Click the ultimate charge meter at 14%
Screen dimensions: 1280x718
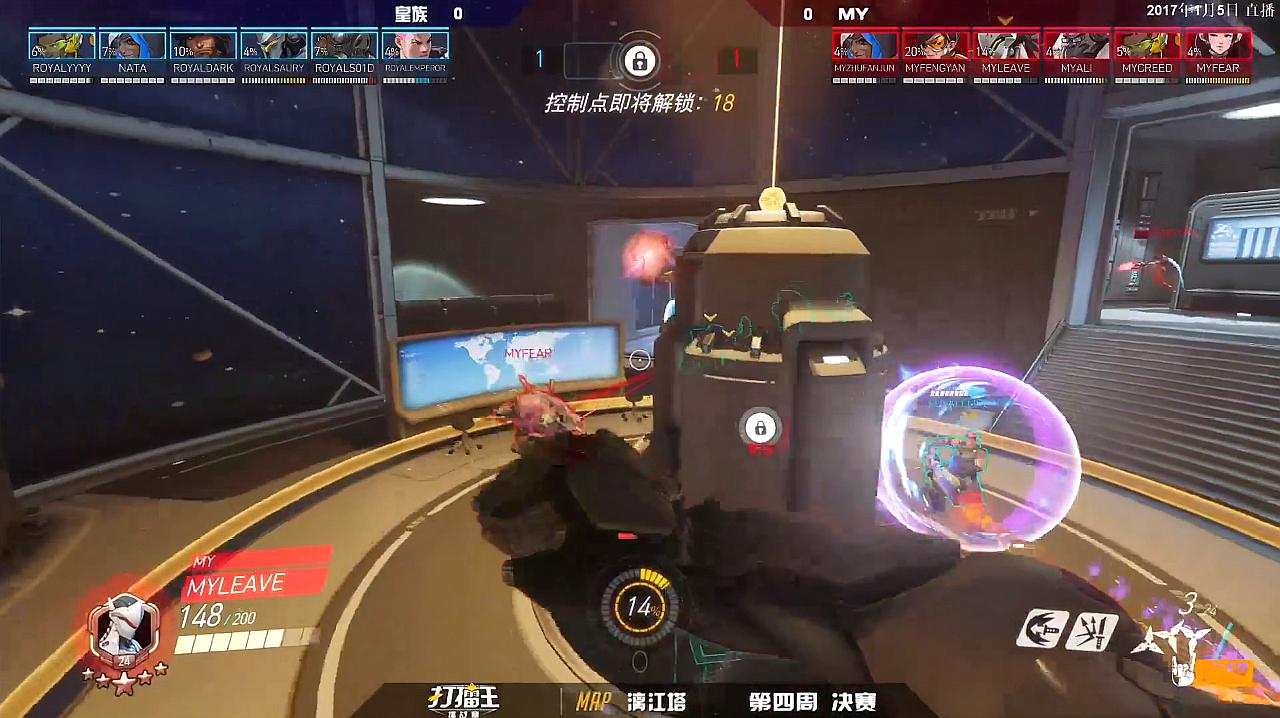coord(640,606)
